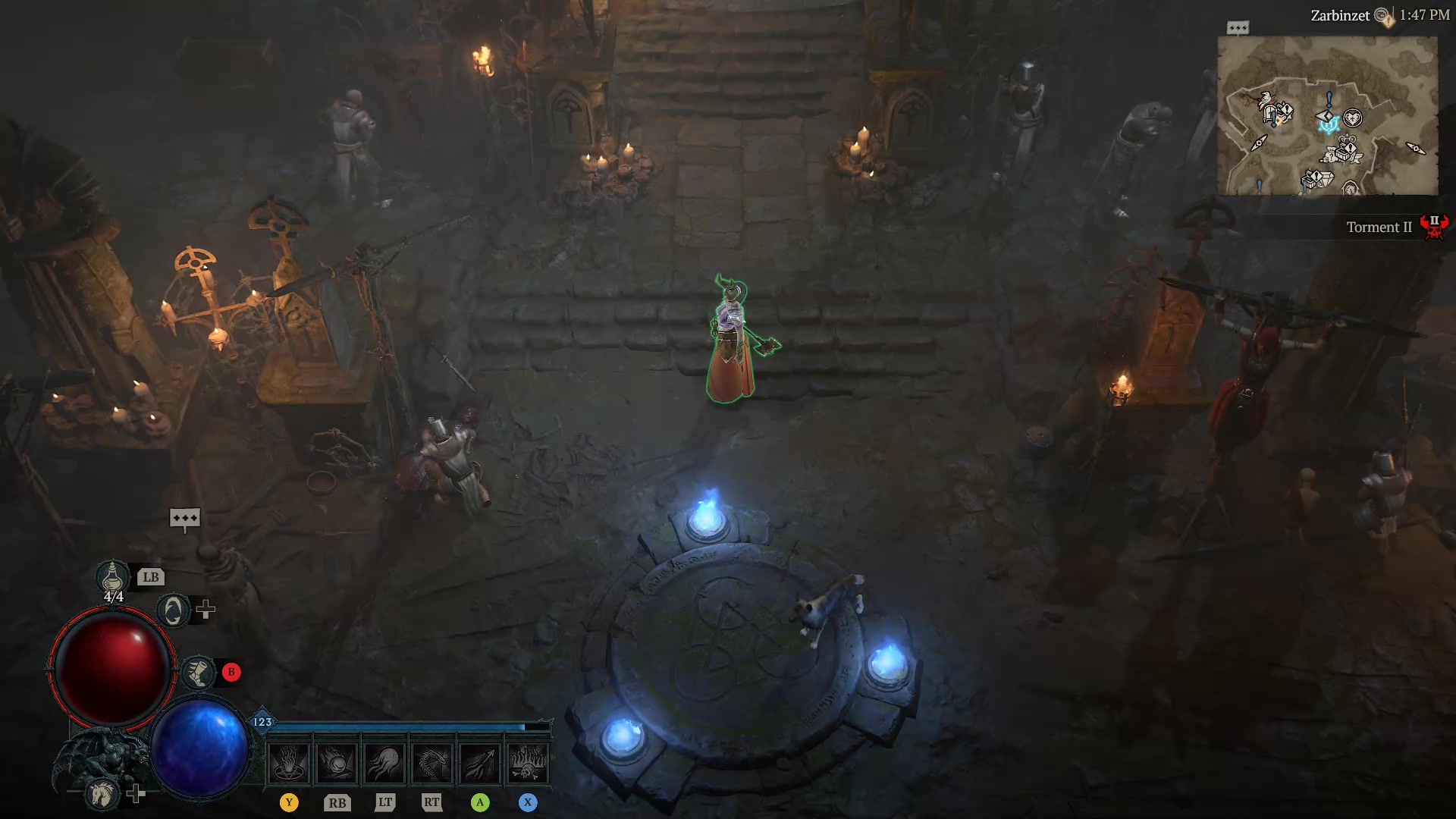This screenshot has width=1456, height=819.
Task: Click the flaming skull skill in the X slot
Action: tap(529, 762)
